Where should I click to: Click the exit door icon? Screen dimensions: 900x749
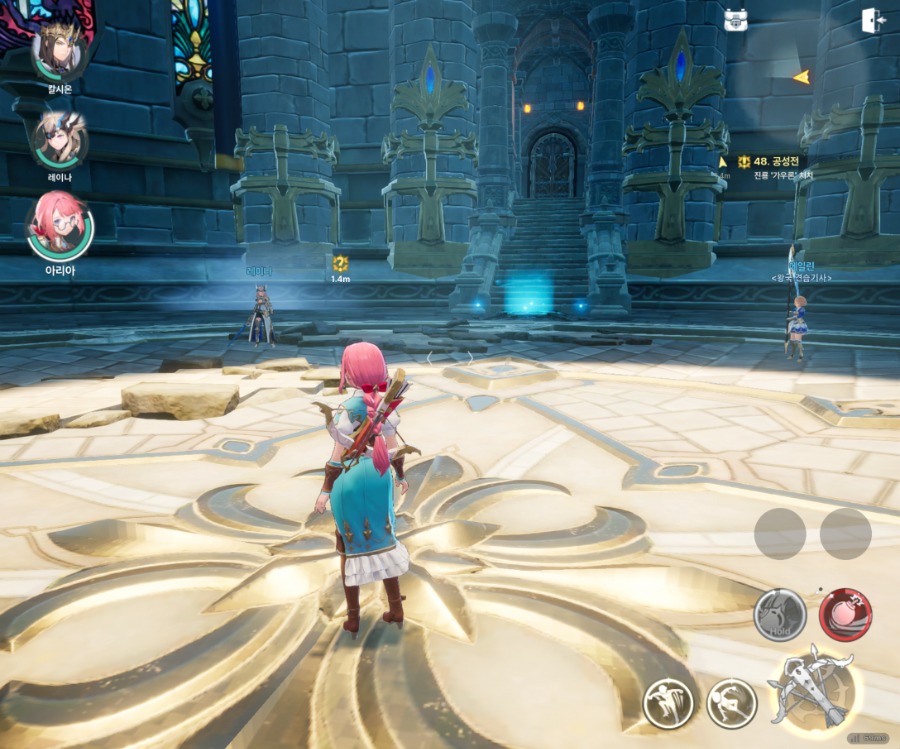pyautogui.click(x=872, y=21)
